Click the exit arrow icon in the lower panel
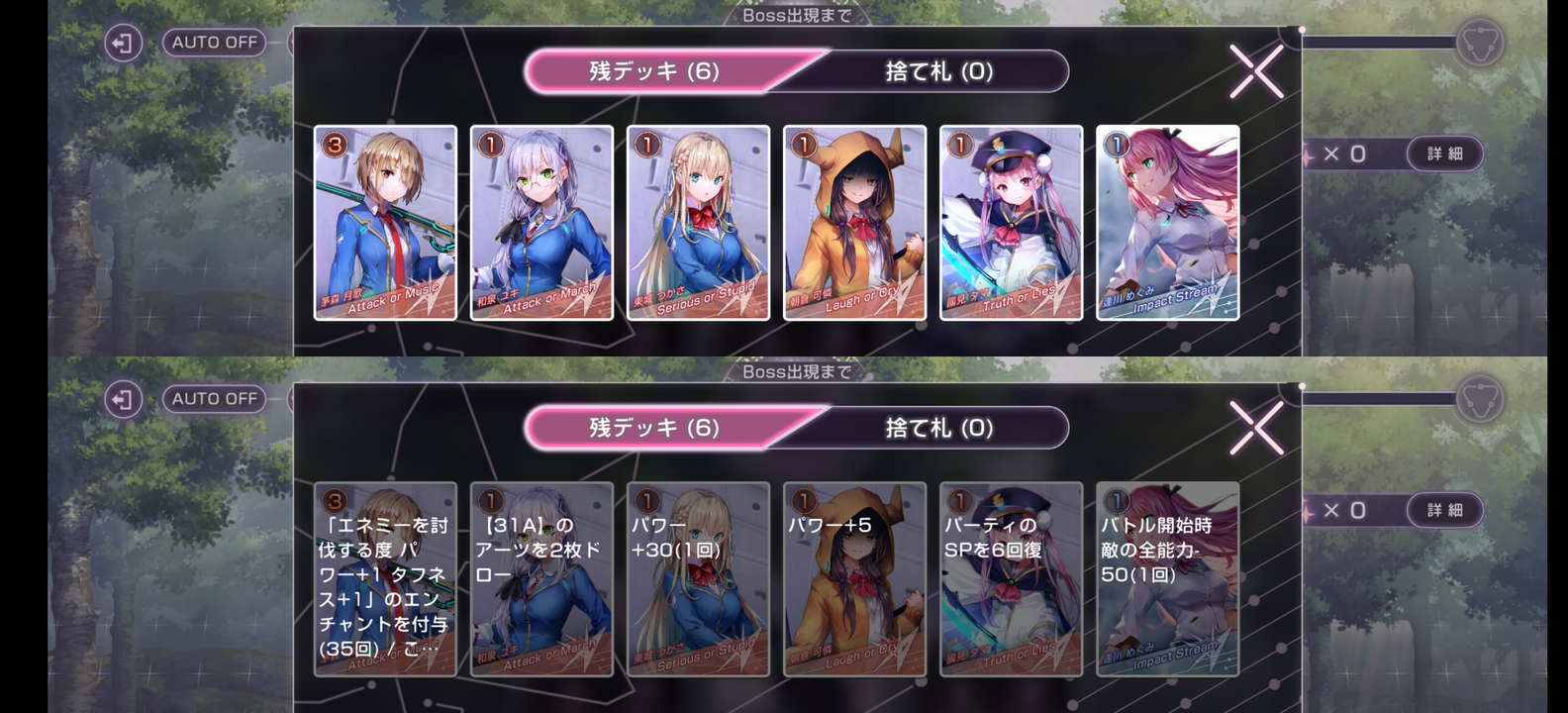1568x713 pixels. point(122,398)
